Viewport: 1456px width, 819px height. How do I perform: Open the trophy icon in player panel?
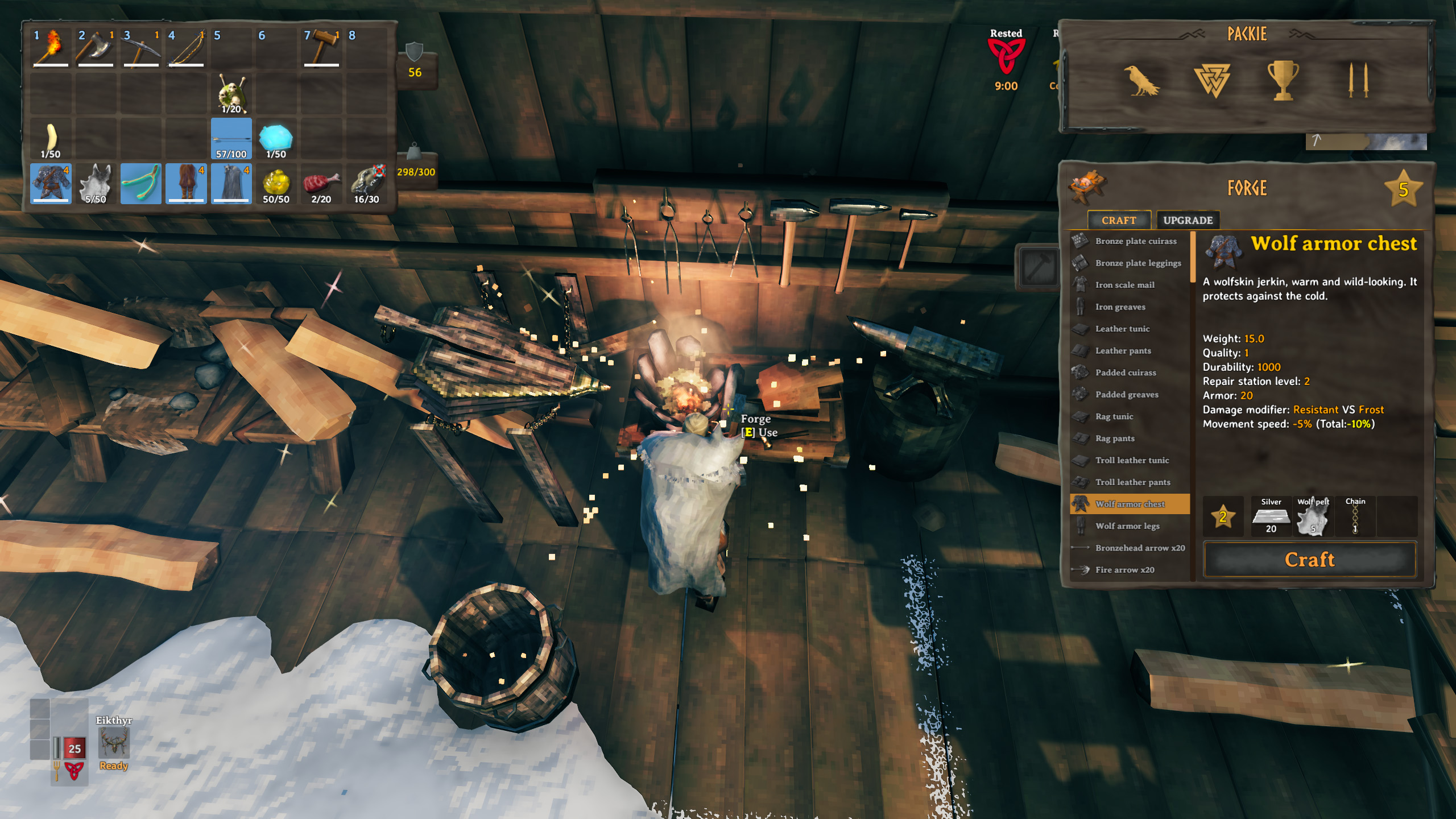coord(1283,81)
